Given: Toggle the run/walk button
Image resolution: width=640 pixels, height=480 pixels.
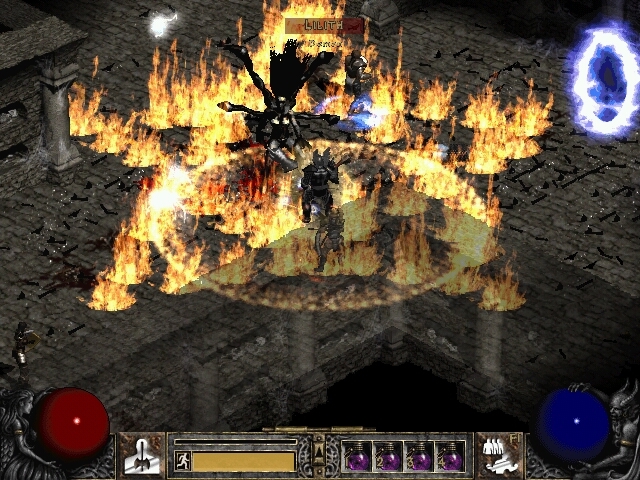Looking at the screenshot, I should [182, 461].
